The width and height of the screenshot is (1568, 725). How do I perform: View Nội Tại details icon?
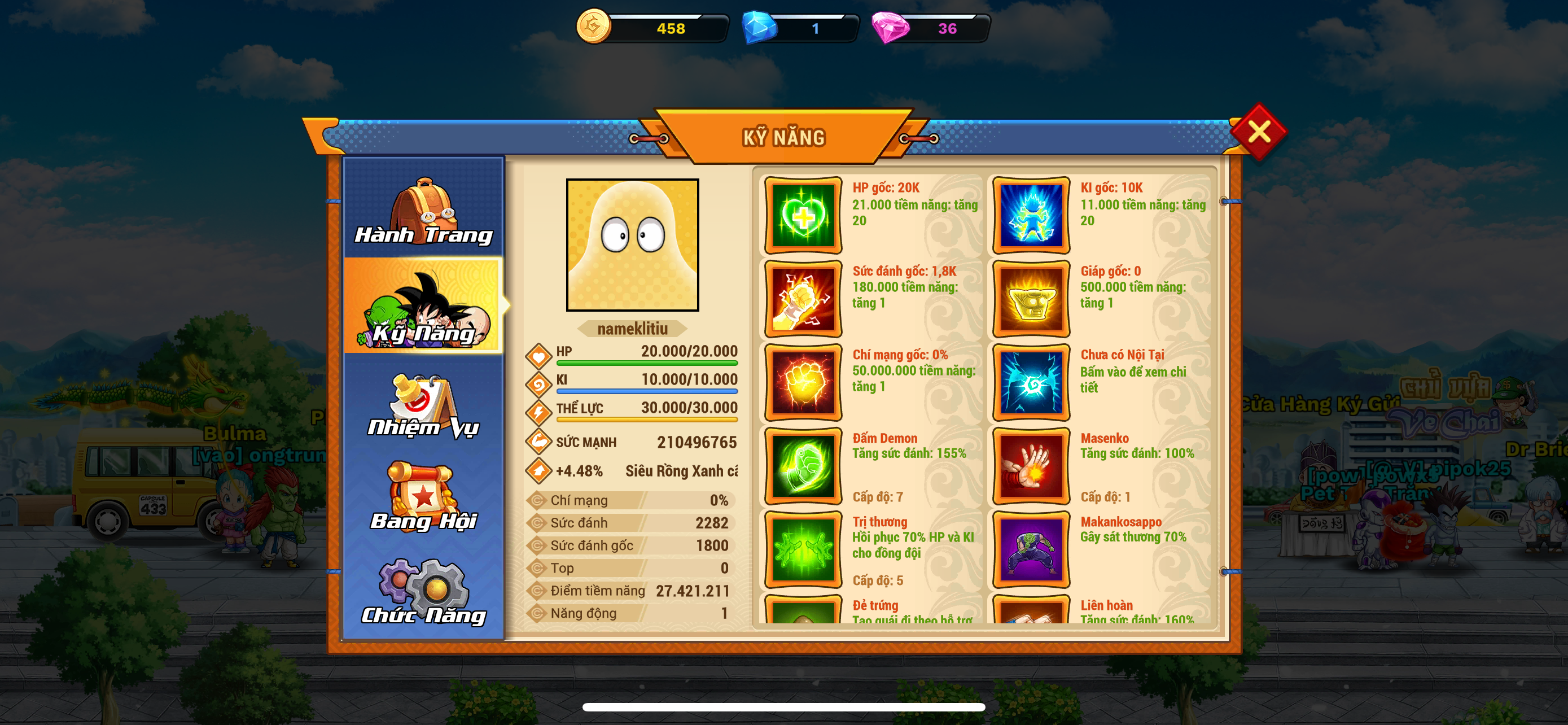1031,382
